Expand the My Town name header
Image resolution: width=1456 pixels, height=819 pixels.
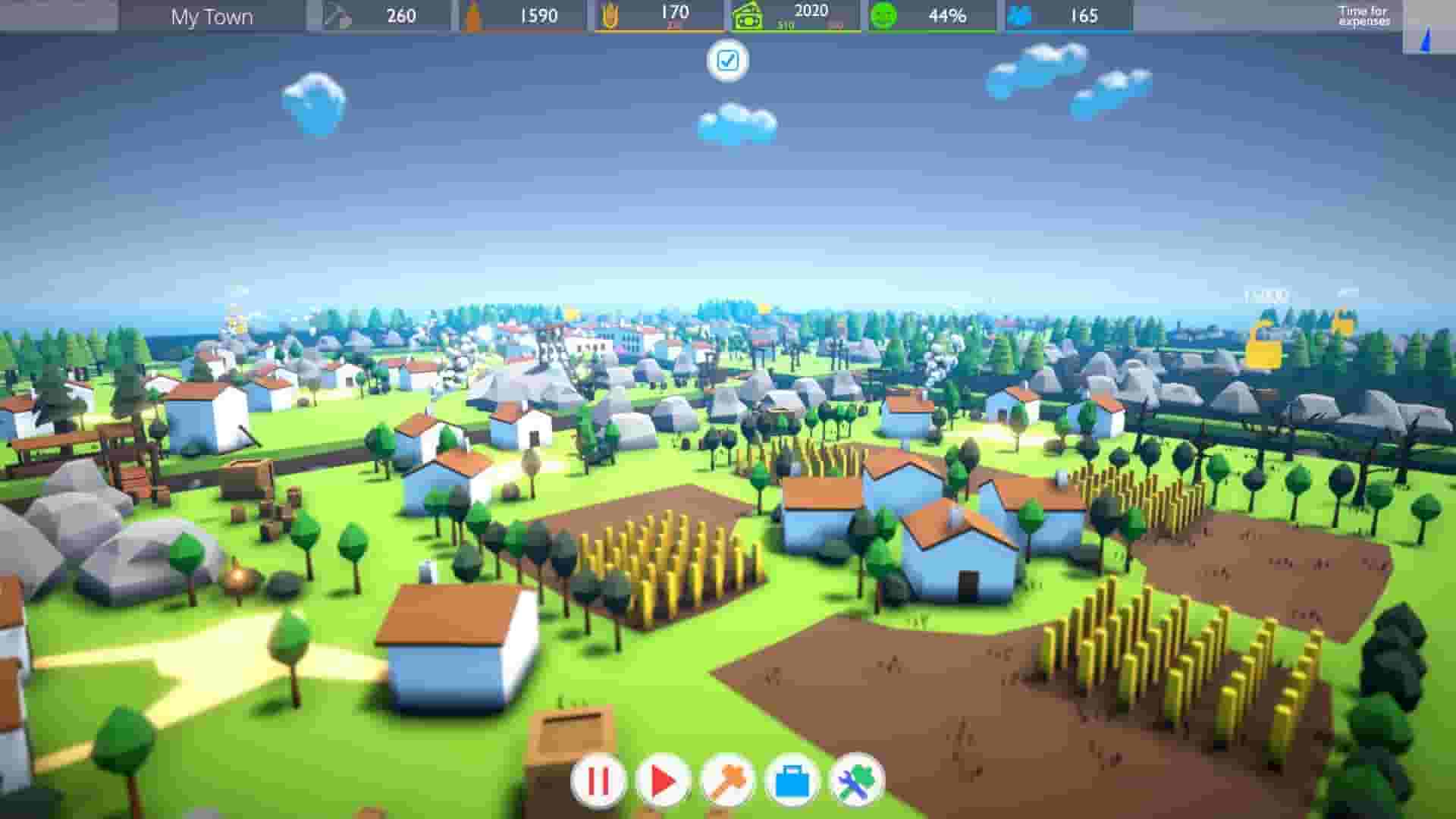[212, 17]
